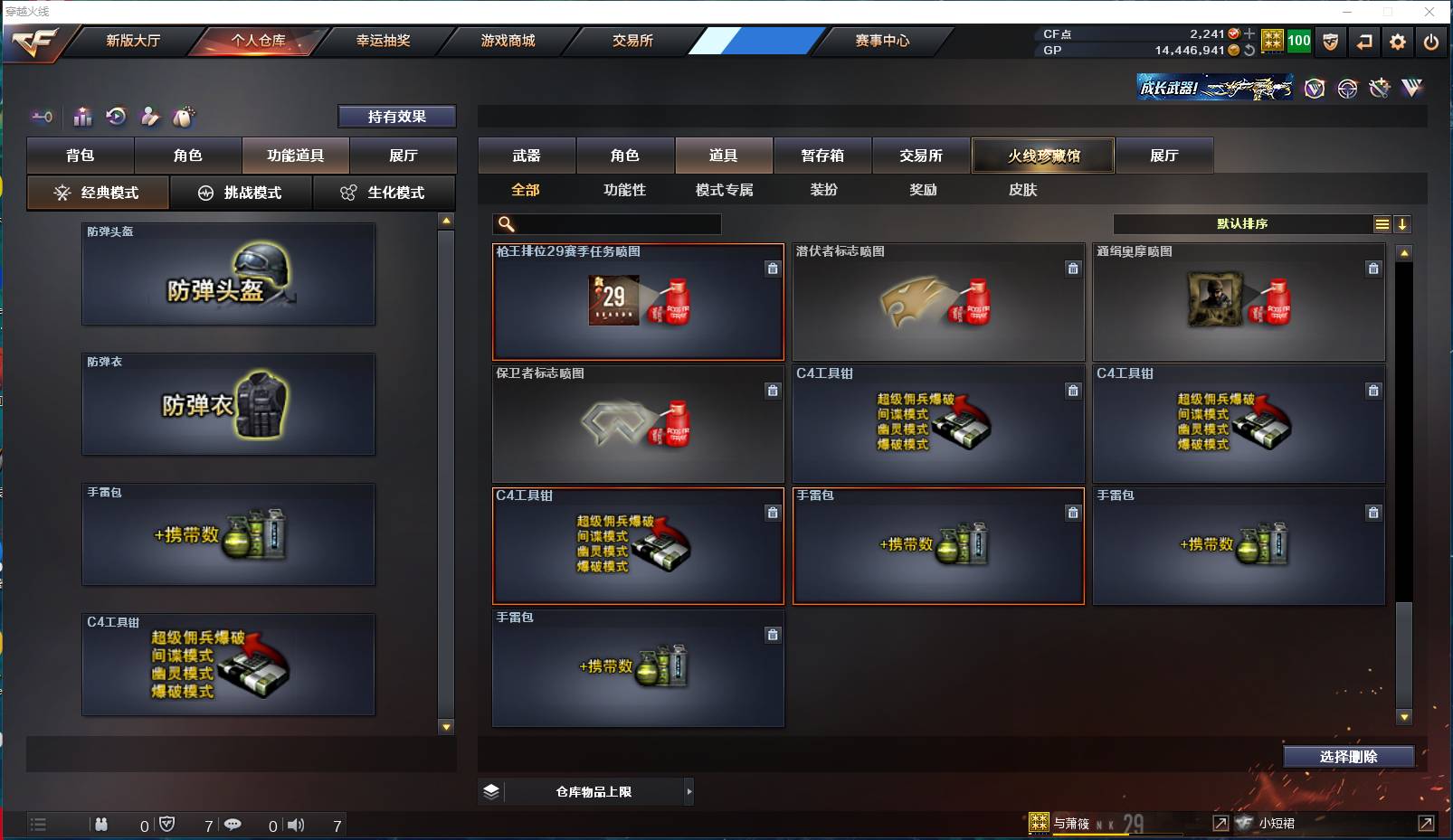Click the down arrow beside the sort list button
Viewport: 1453px width, 840px height.
point(1403,223)
